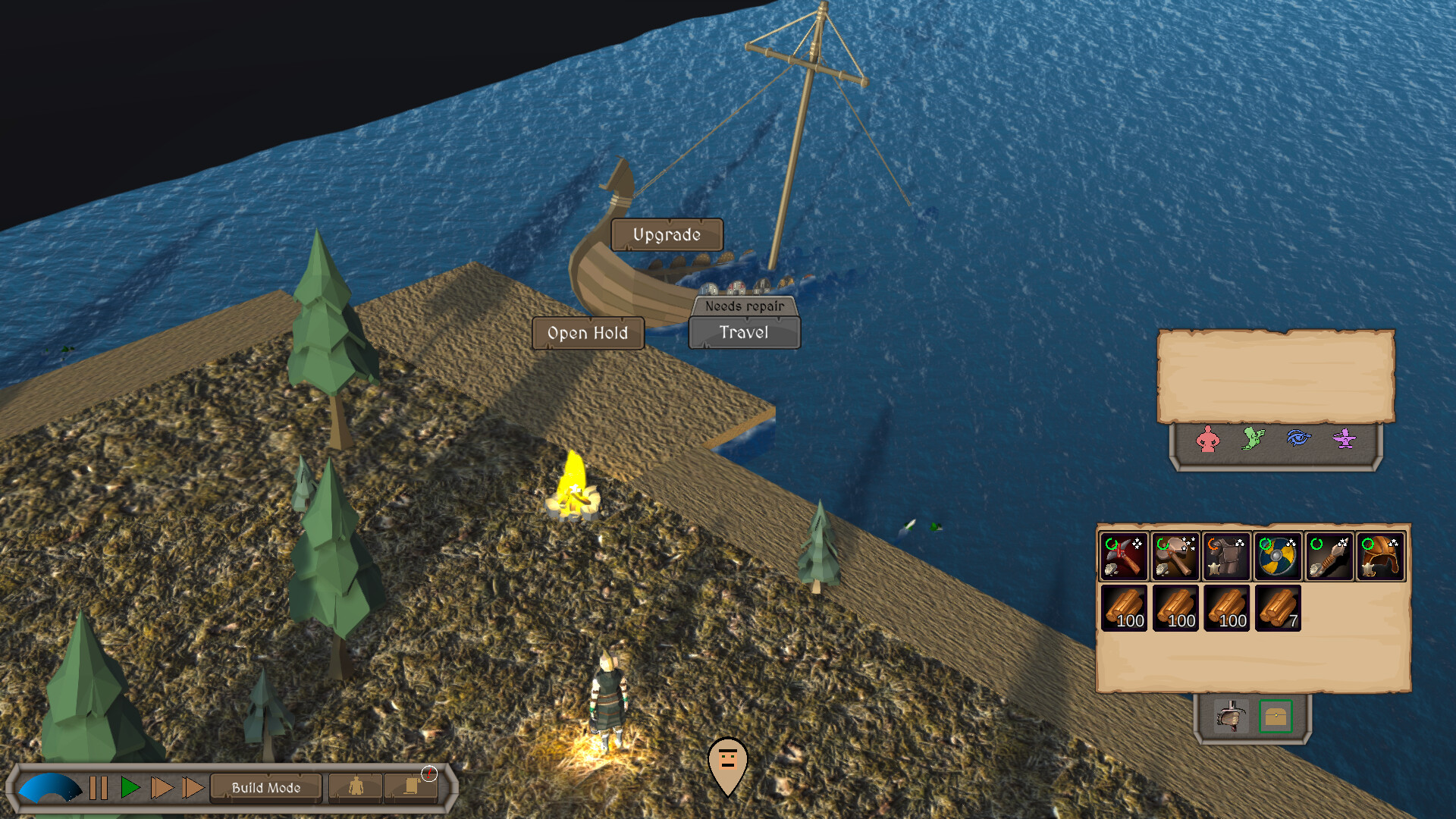Image resolution: width=1456 pixels, height=819 pixels.
Task: Show the purple anvil crafting attribute
Action: click(1345, 438)
